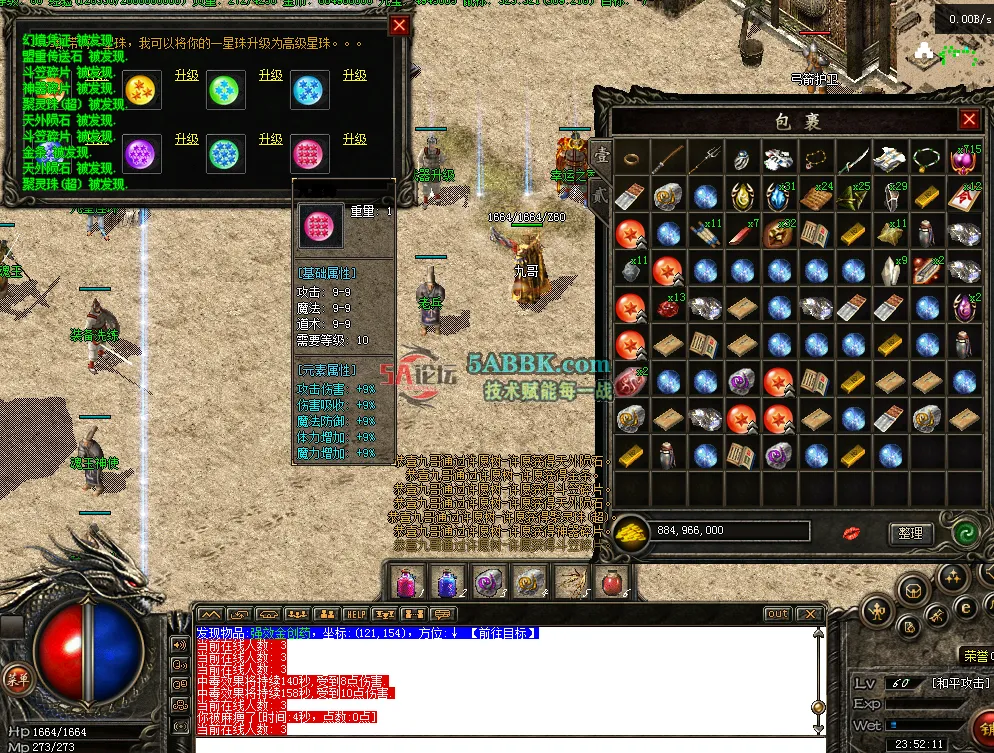Click the gold ingot pile icon
The width and height of the screenshot is (994, 753).
[x=631, y=532]
